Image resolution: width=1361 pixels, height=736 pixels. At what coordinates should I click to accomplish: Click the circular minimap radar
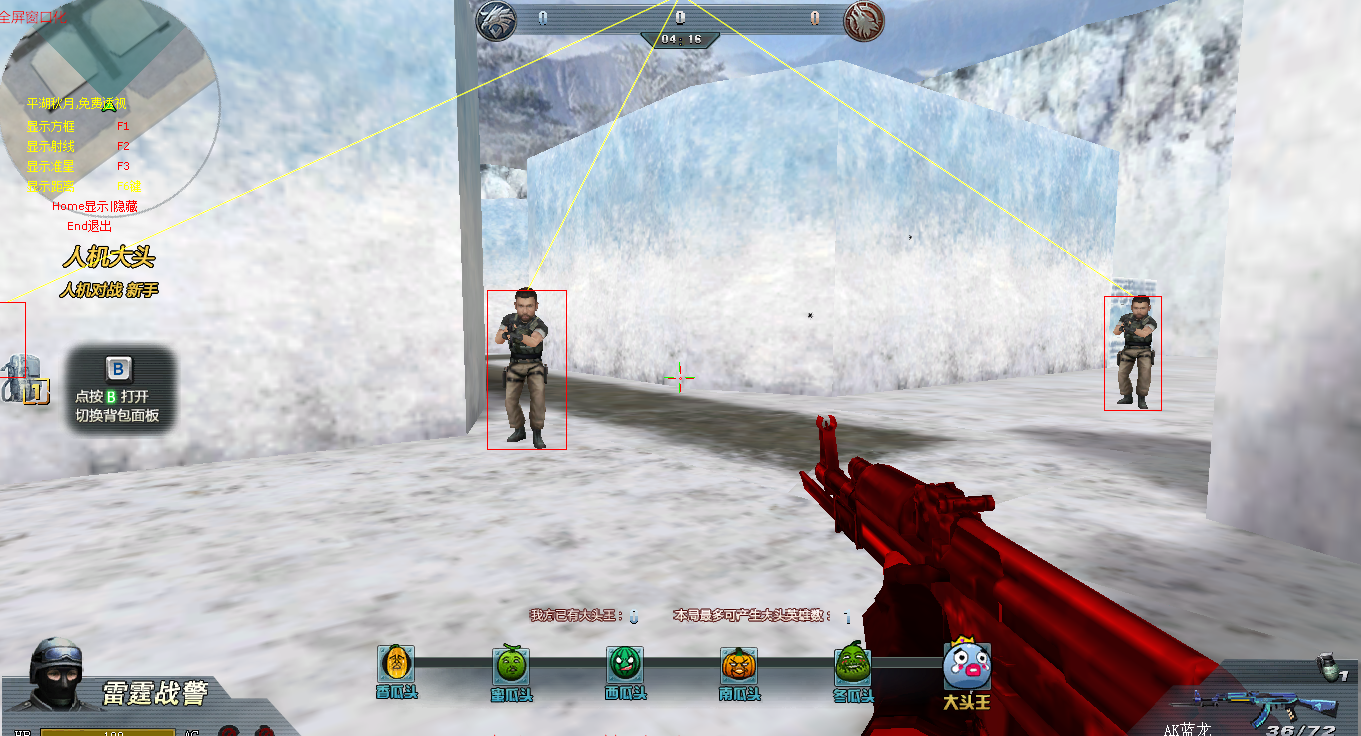point(110,95)
